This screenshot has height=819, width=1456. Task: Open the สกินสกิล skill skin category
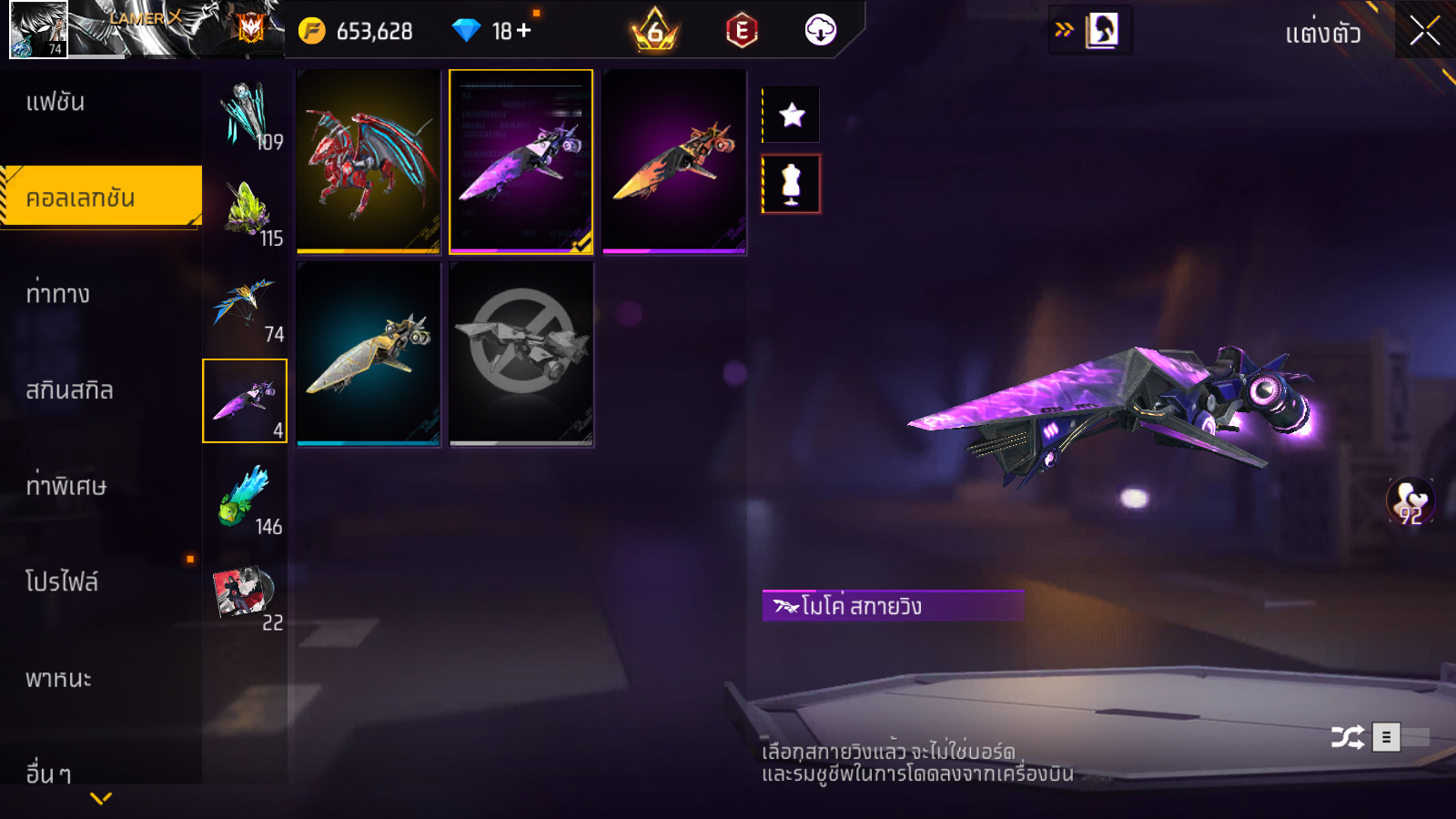click(x=69, y=390)
